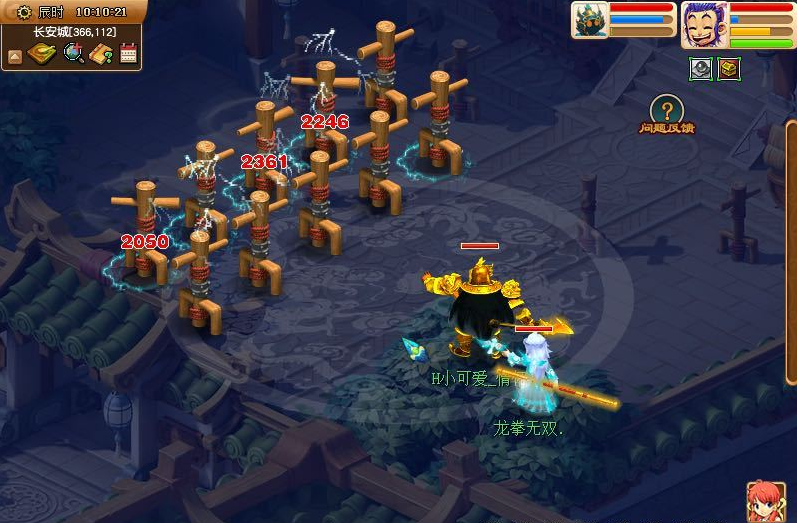Open the purple-haired player character portrait

(x=704, y=24)
